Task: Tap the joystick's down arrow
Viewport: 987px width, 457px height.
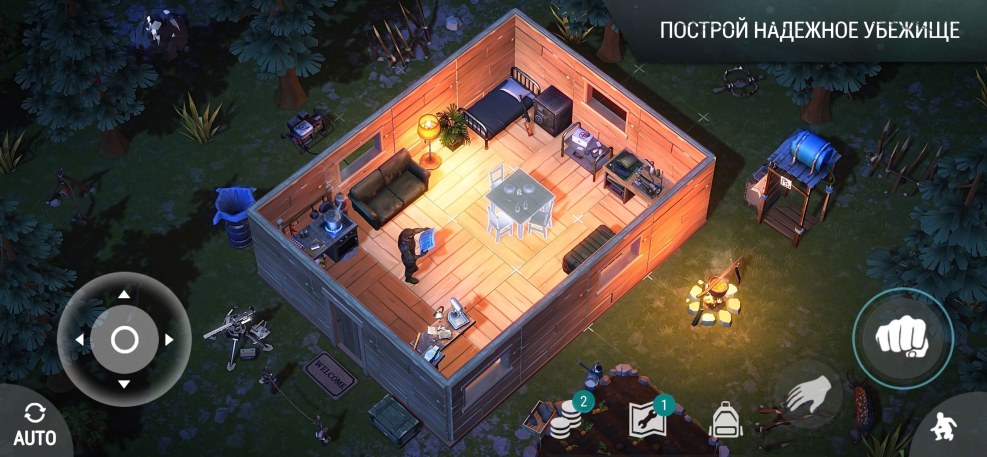Action: (x=123, y=384)
